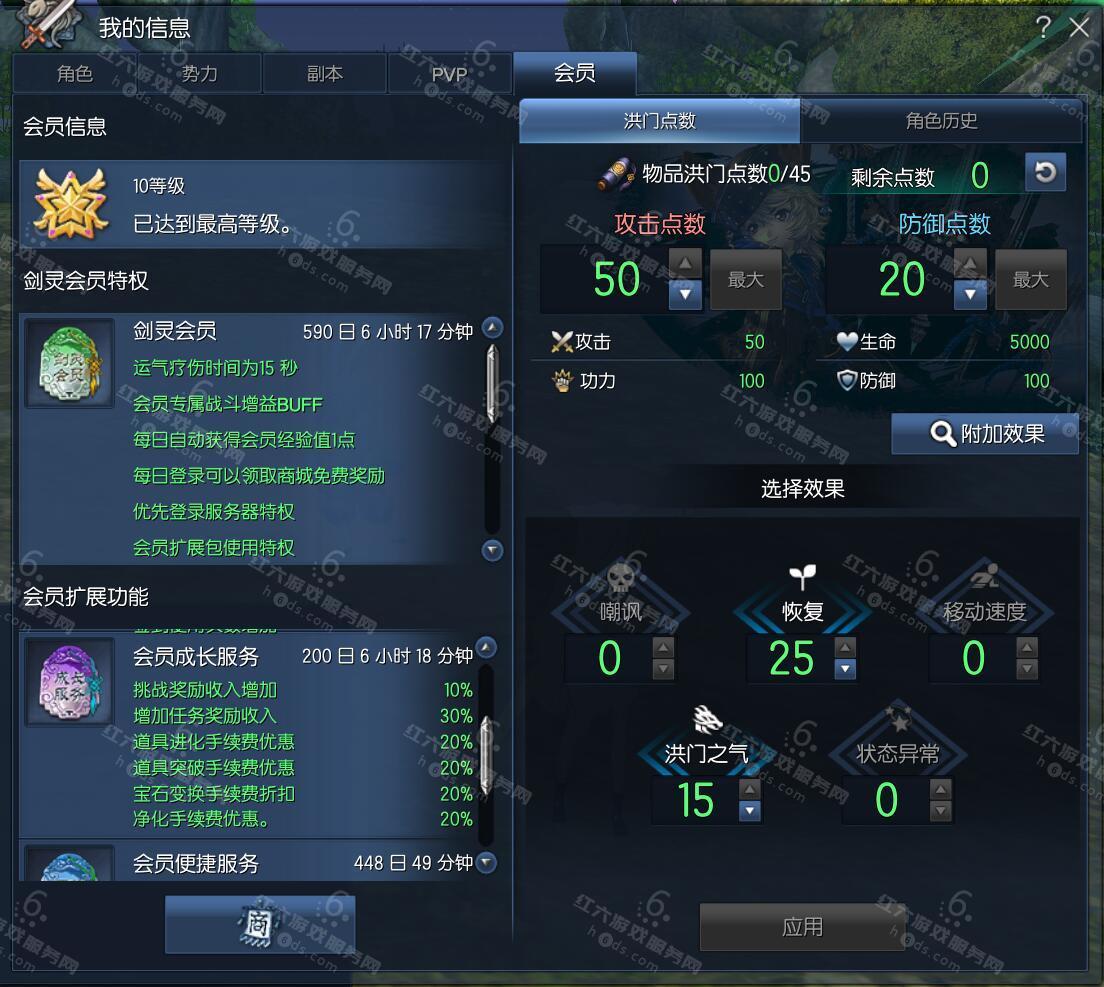The image size is (1104, 987).
Task: Maximize 攻击点数 with its 最大 button
Action: point(745,280)
